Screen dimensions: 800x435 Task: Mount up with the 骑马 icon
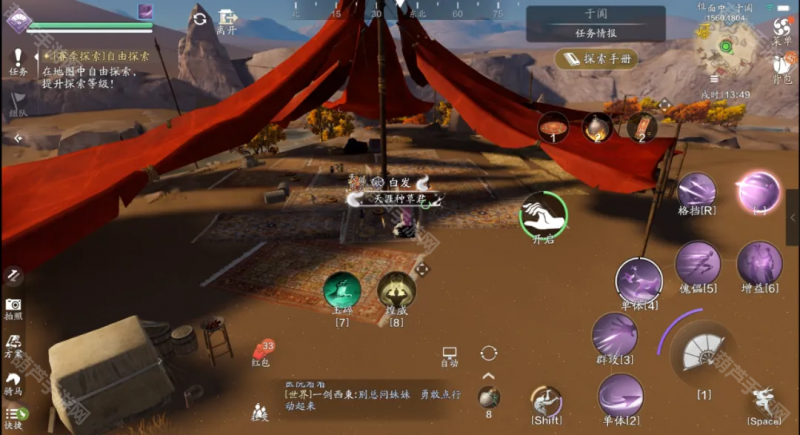coord(13,383)
